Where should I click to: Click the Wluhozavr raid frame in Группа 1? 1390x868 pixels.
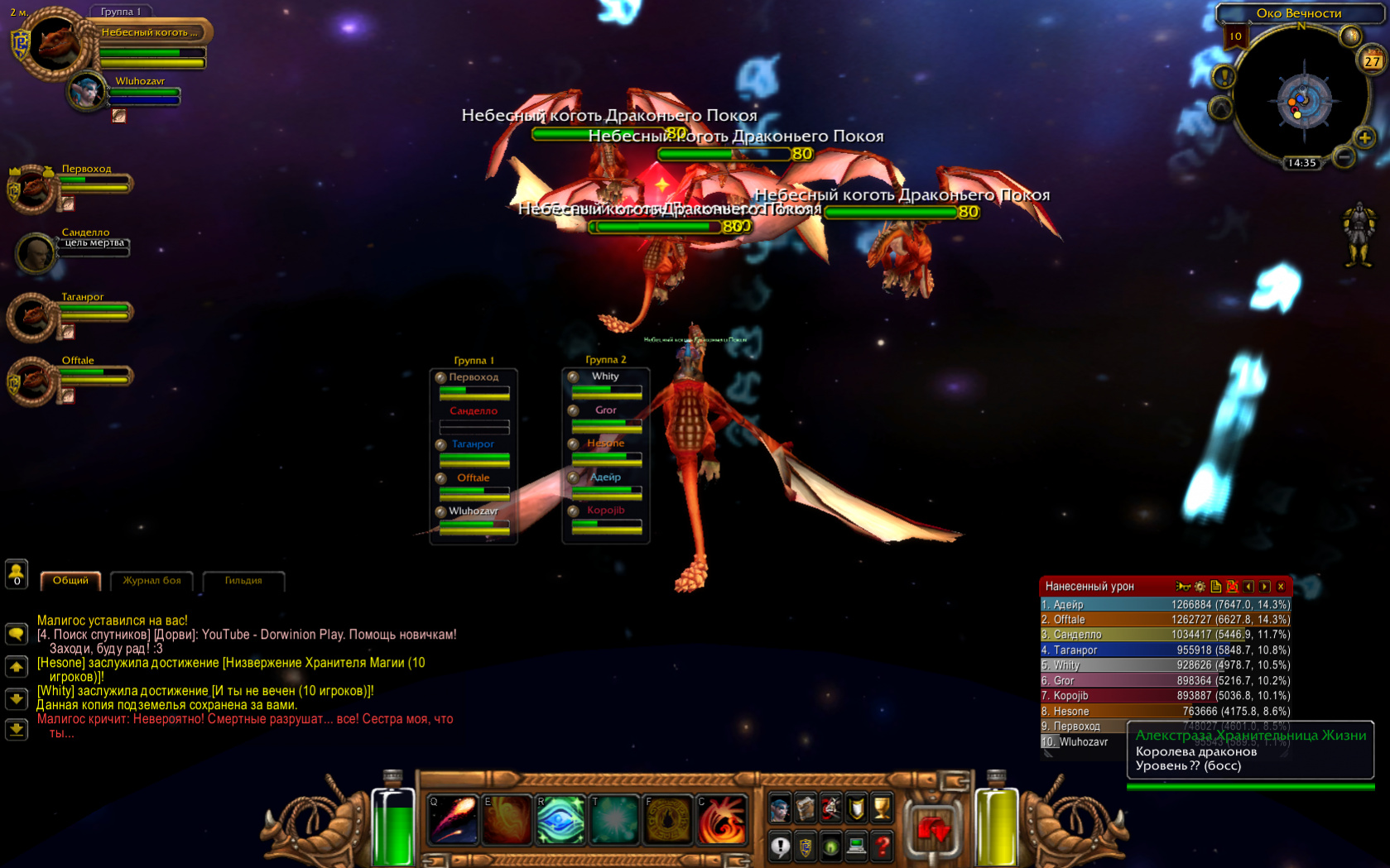click(474, 520)
